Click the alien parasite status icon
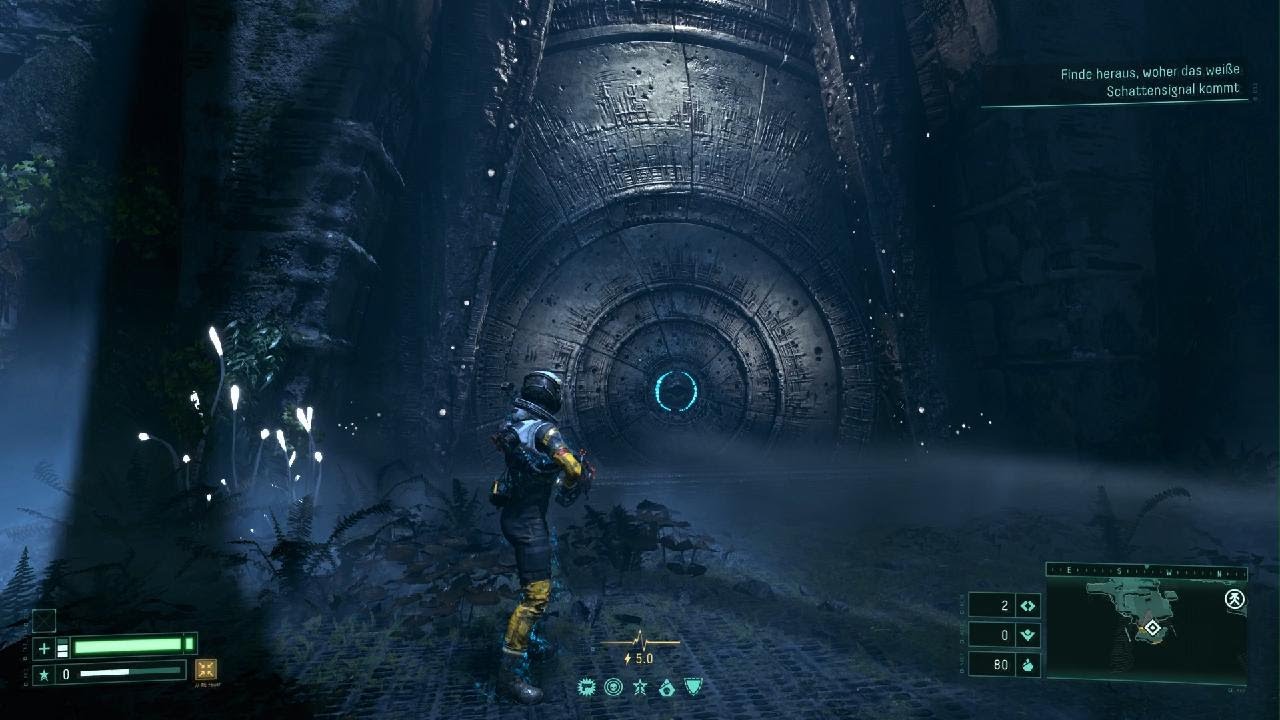Screen dimensions: 1280x720 (614, 687)
